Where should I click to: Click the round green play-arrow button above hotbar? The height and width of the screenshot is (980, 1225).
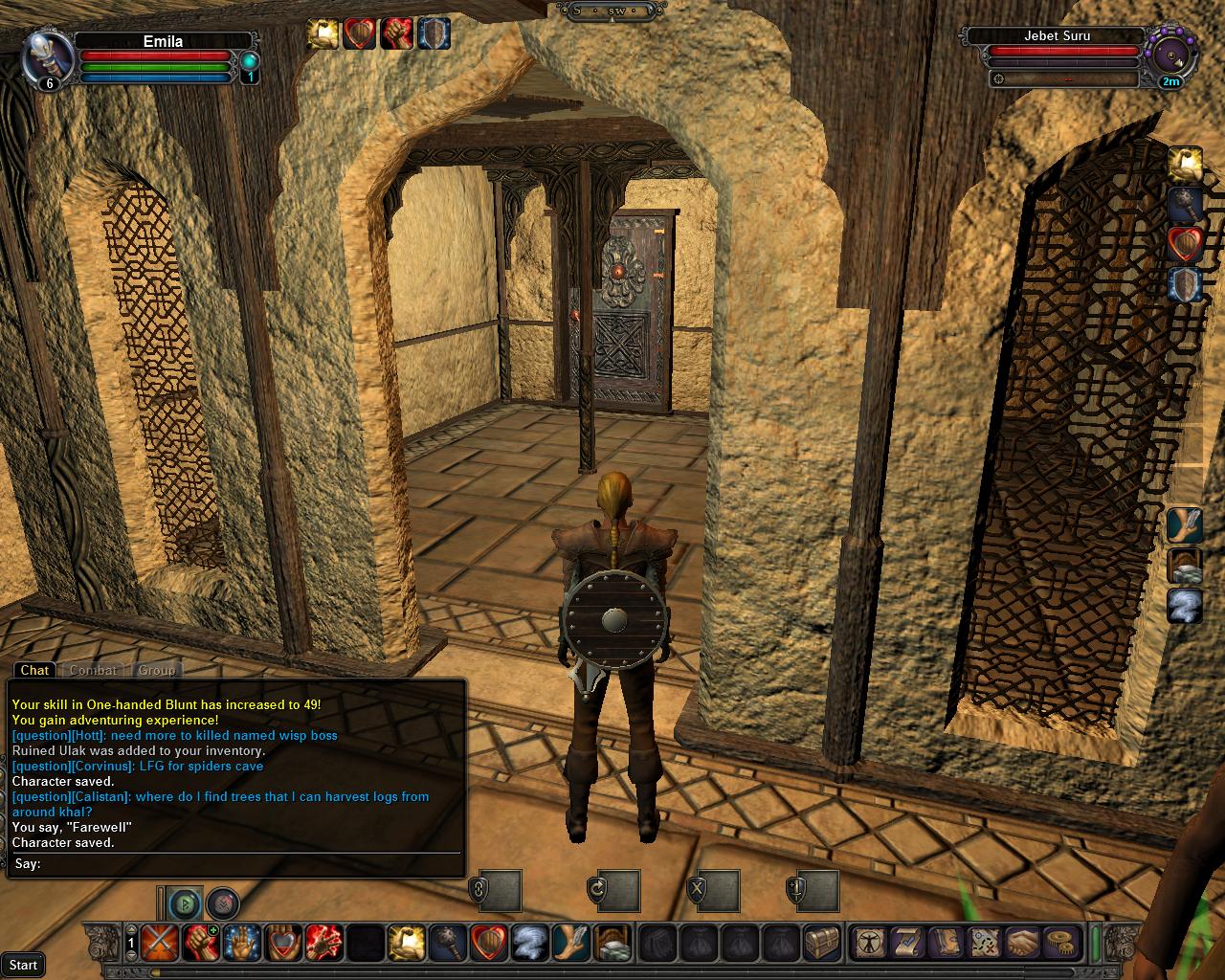(186, 902)
